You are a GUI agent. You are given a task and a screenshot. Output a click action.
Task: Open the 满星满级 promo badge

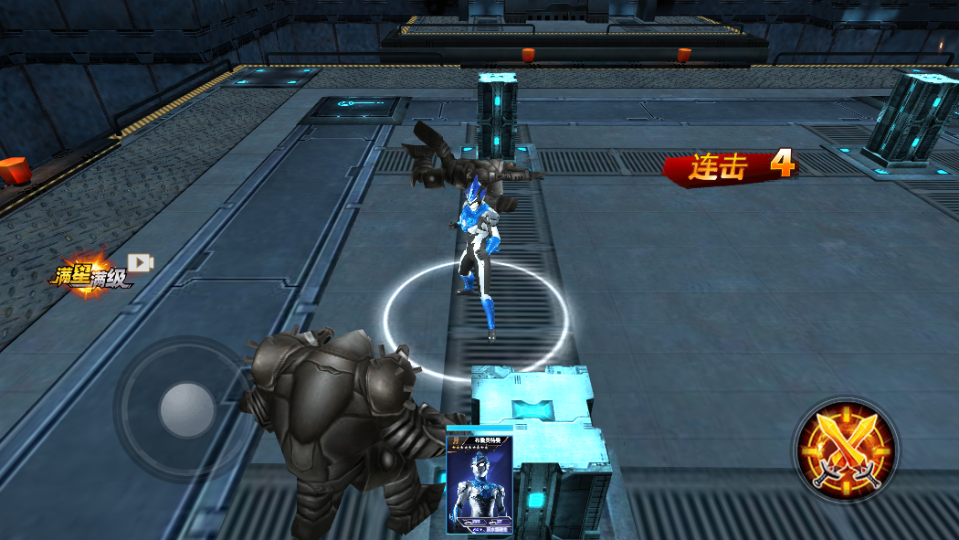pos(93,273)
